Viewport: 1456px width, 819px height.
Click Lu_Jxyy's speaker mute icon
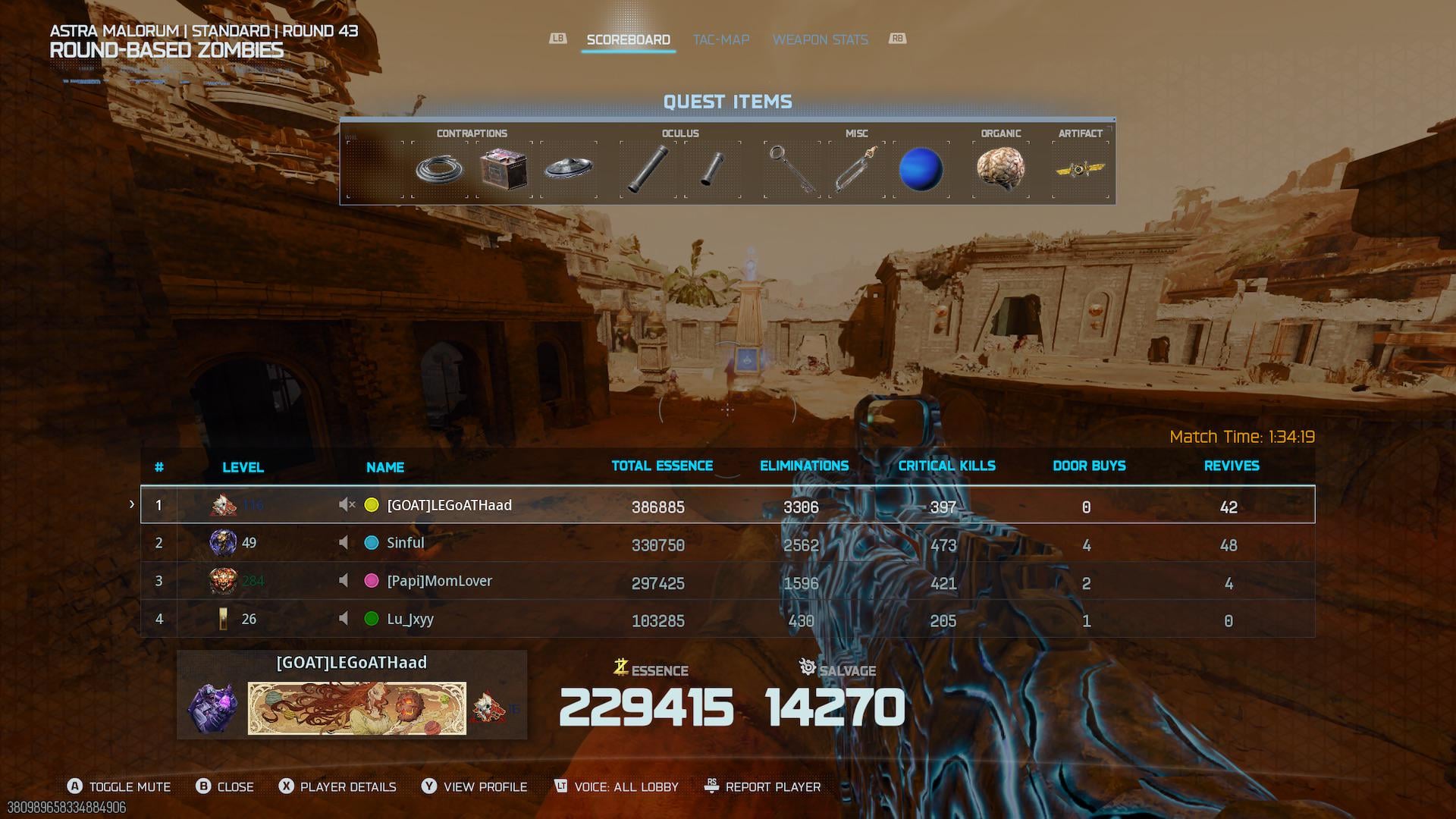344,619
